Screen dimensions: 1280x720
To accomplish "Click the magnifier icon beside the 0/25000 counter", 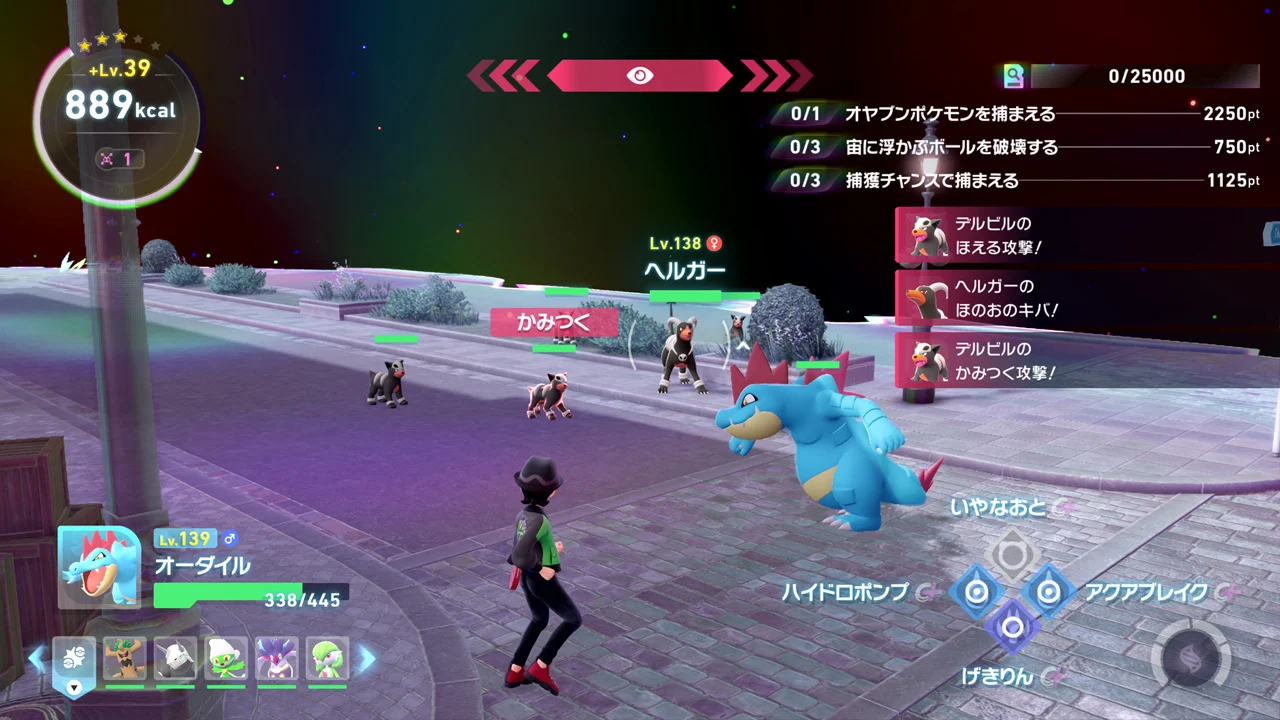I will click(x=1014, y=76).
